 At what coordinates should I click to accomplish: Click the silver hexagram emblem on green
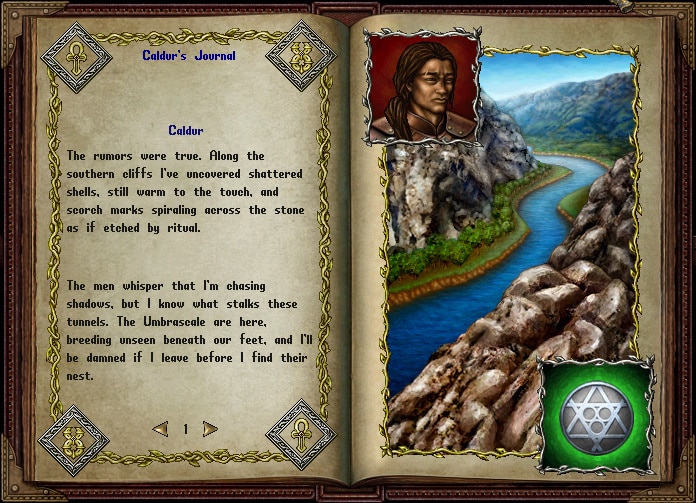pos(596,414)
